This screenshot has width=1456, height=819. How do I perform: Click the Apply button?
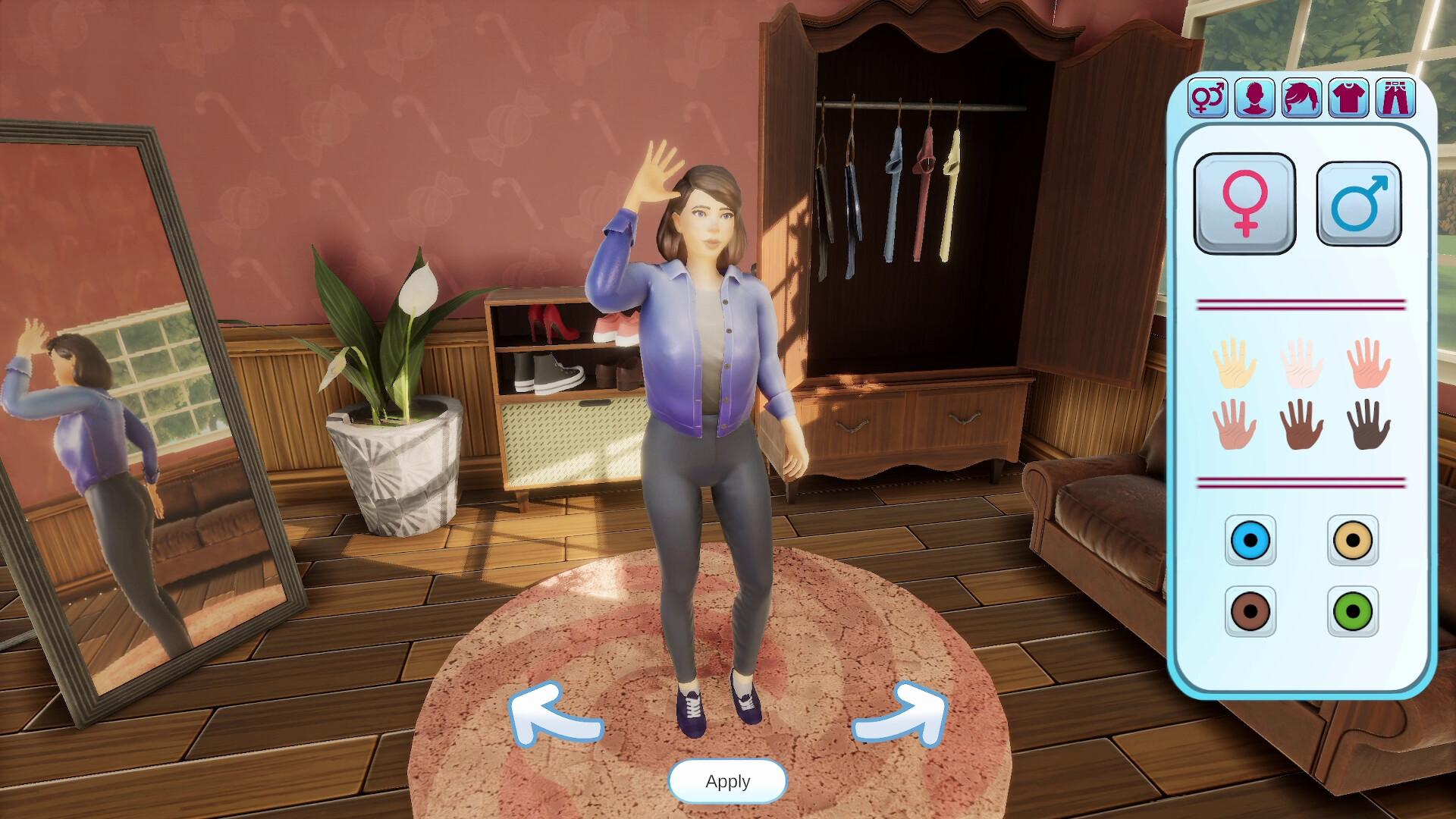[x=727, y=781]
